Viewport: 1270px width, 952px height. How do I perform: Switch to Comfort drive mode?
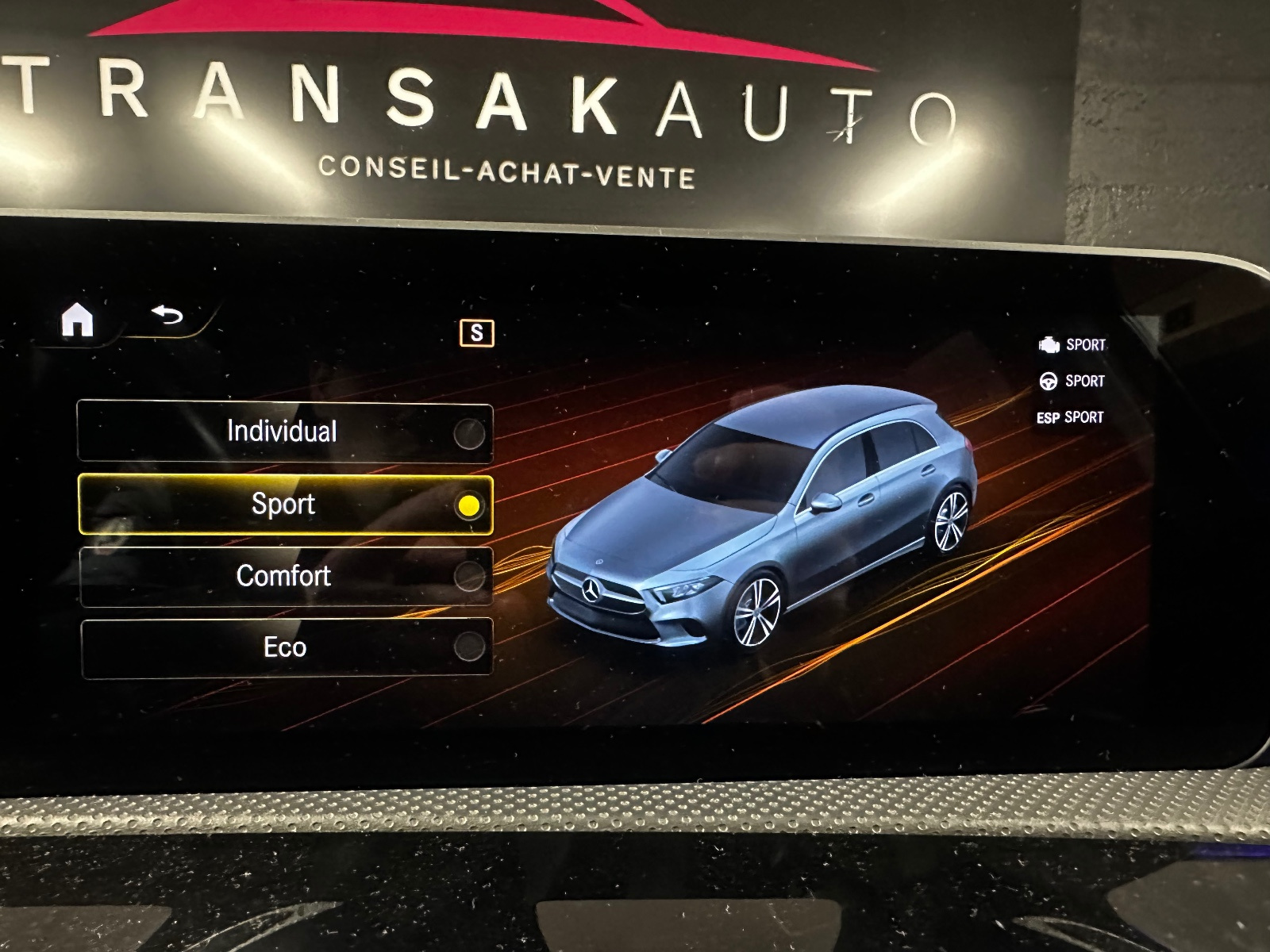click(x=285, y=576)
